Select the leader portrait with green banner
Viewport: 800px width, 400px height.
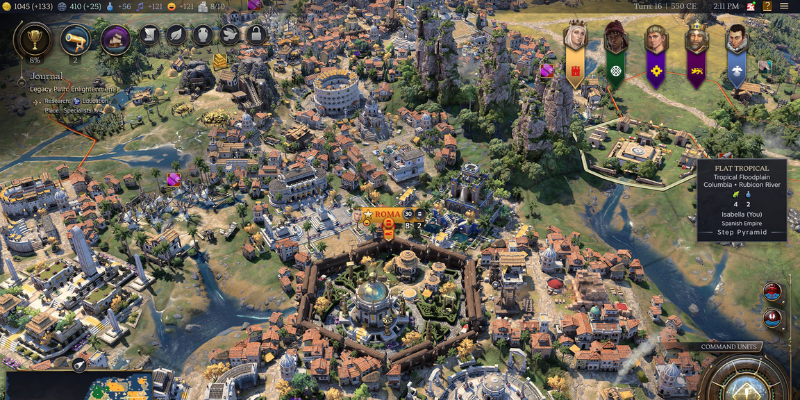point(616,40)
